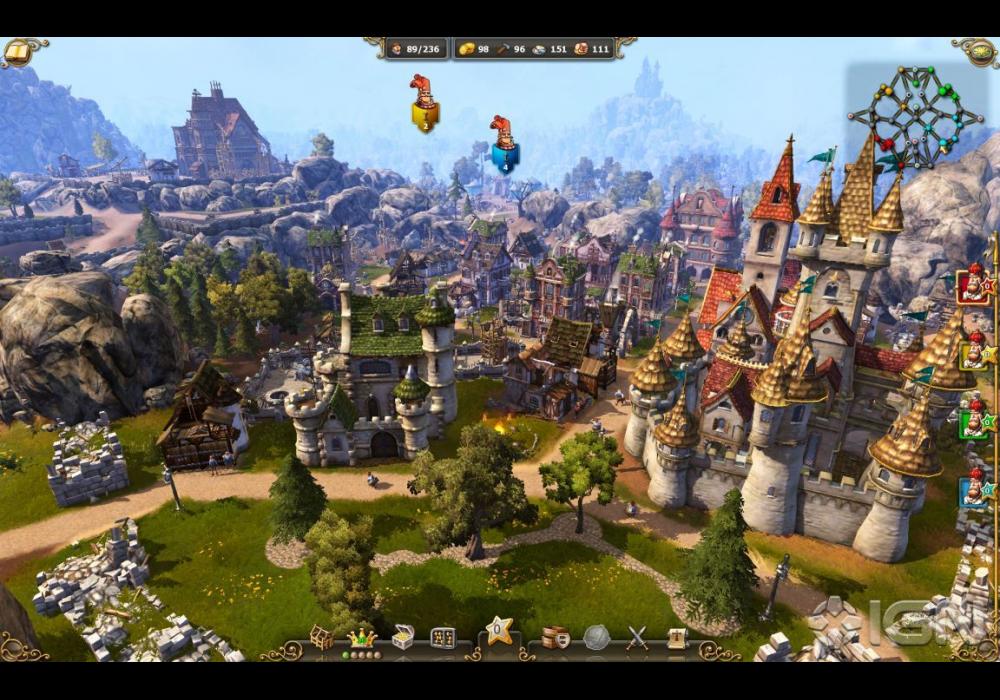The image size is (1000, 700).
Task: Open the building construction menu
Action: coord(321,637)
